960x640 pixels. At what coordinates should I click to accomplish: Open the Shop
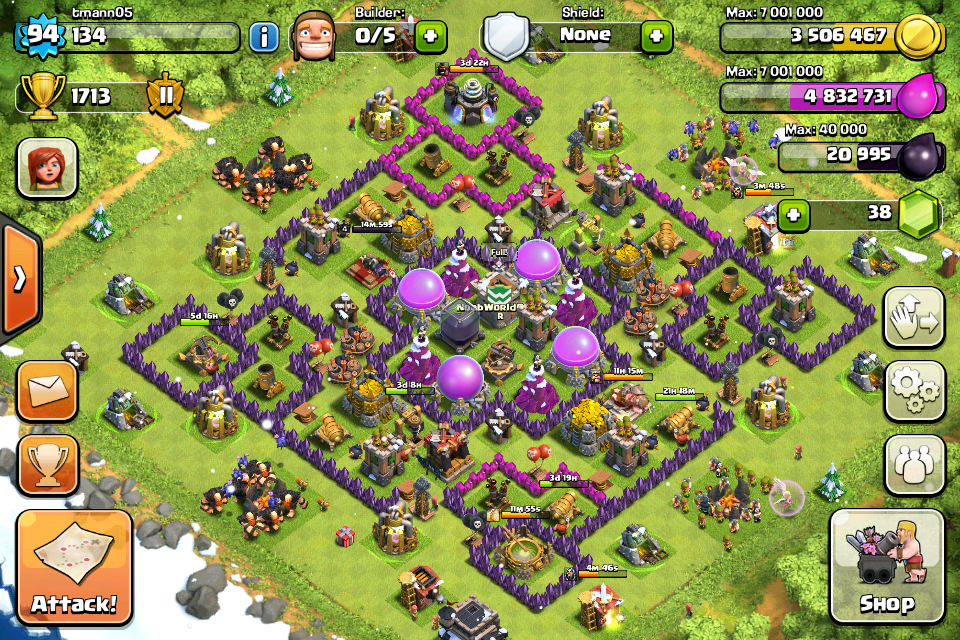(887, 568)
